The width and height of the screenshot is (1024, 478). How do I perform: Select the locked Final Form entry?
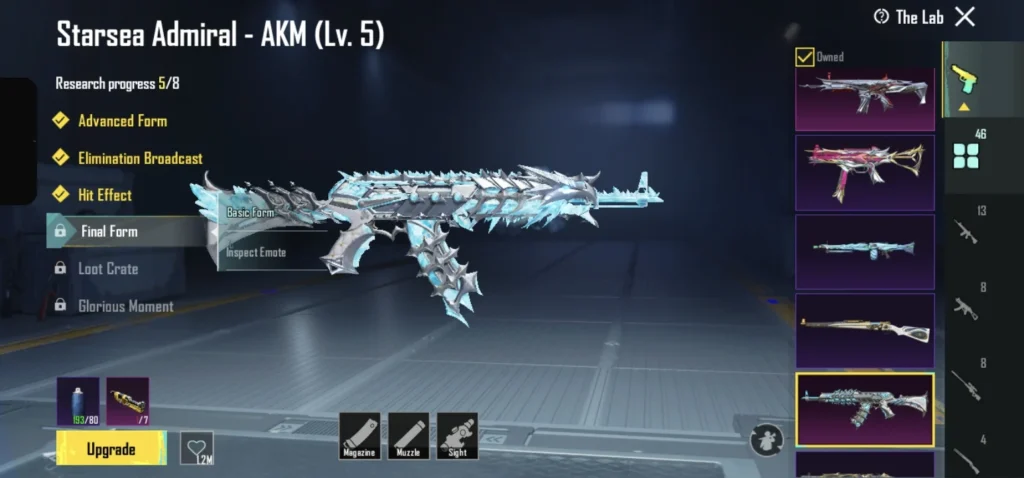point(109,231)
